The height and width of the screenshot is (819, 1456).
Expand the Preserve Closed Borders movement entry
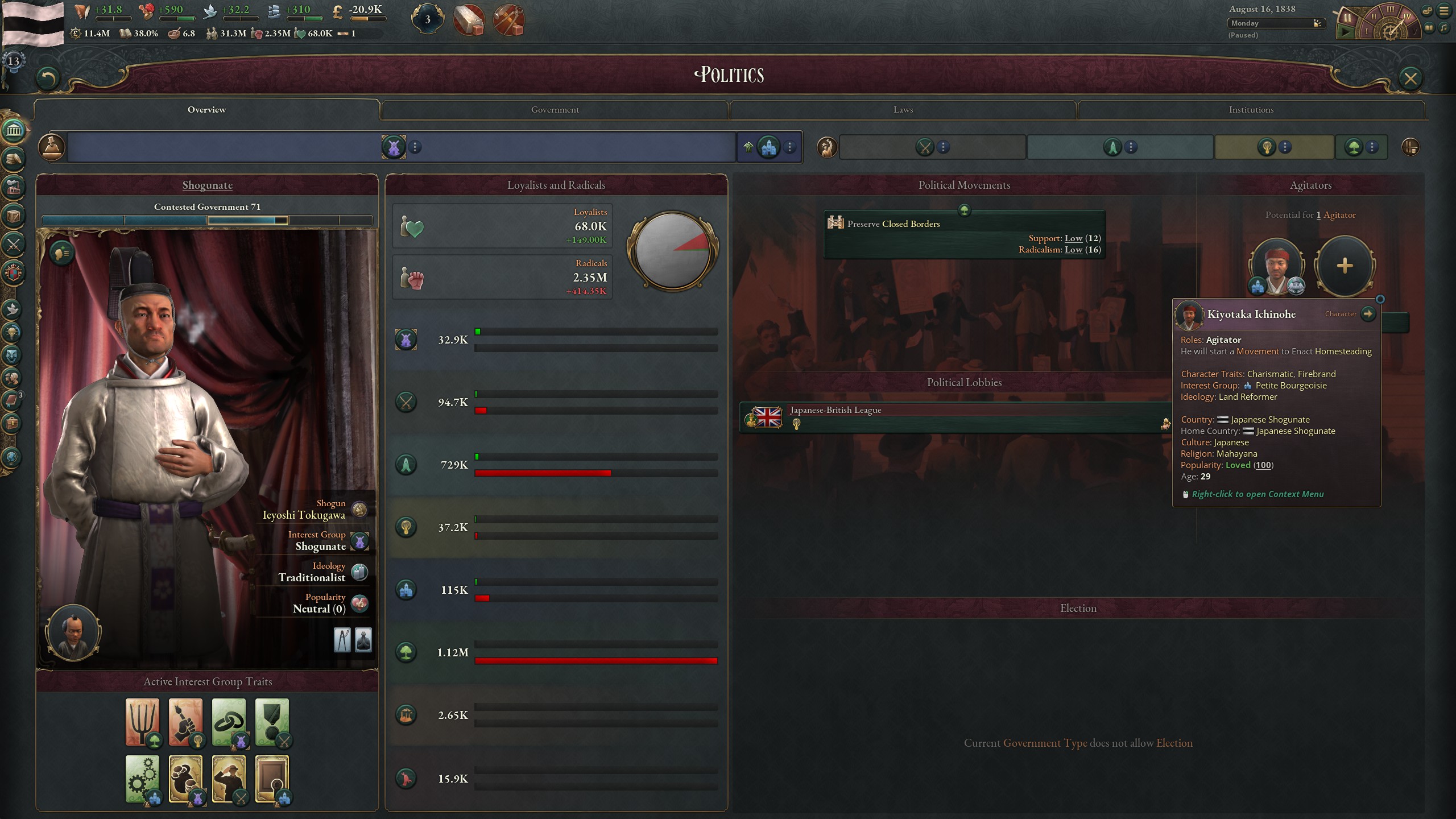[x=963, y=235]
